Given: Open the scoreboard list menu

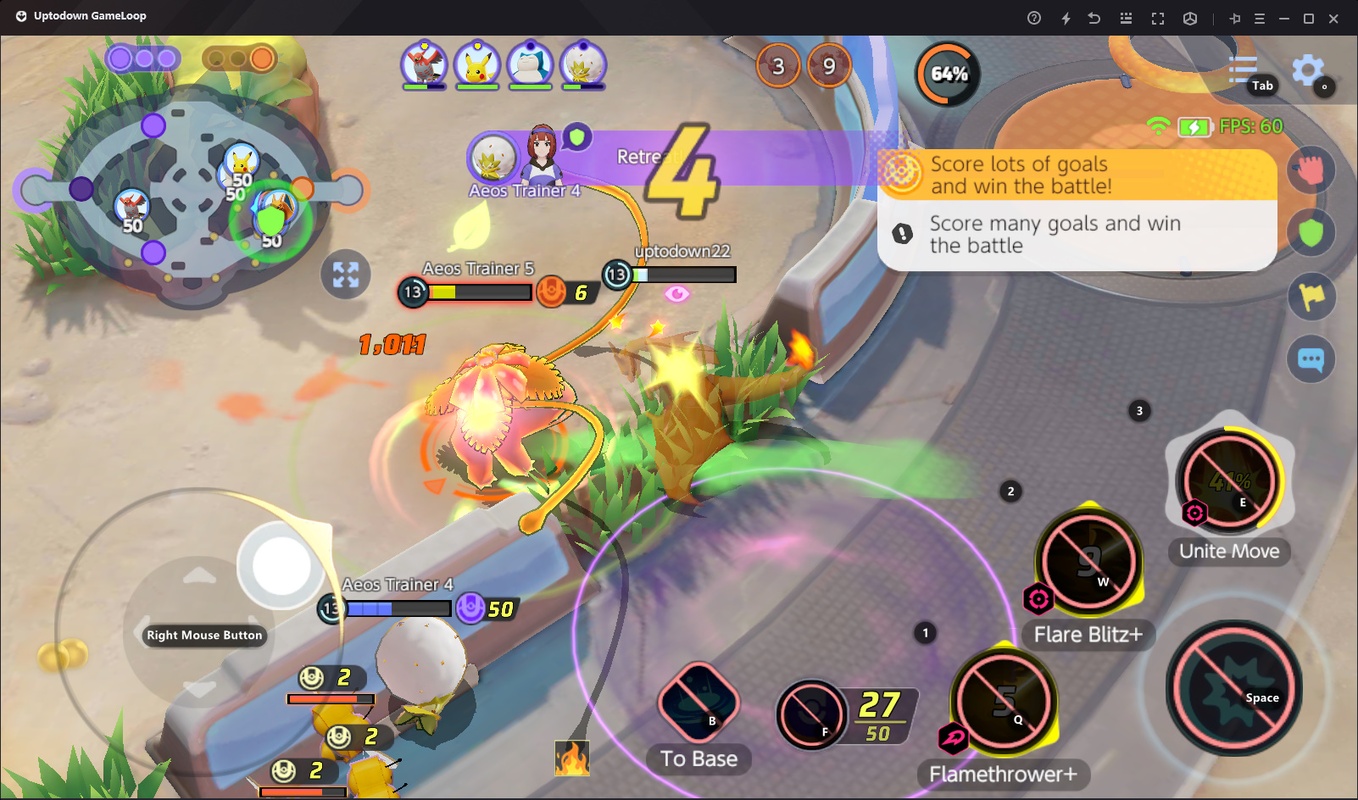Looking at the screenshot, I should point(1243,69).
